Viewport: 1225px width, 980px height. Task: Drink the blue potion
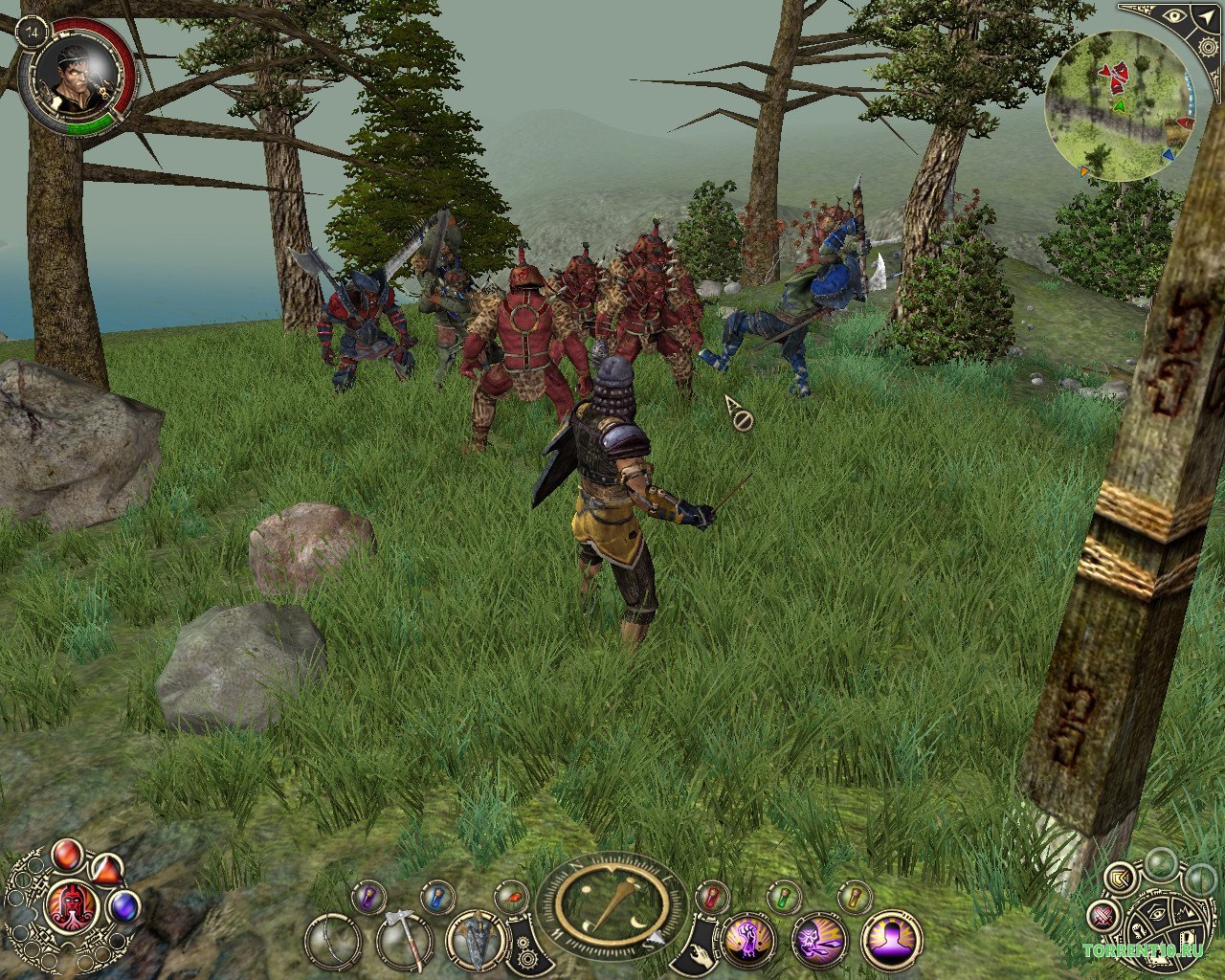437,897
